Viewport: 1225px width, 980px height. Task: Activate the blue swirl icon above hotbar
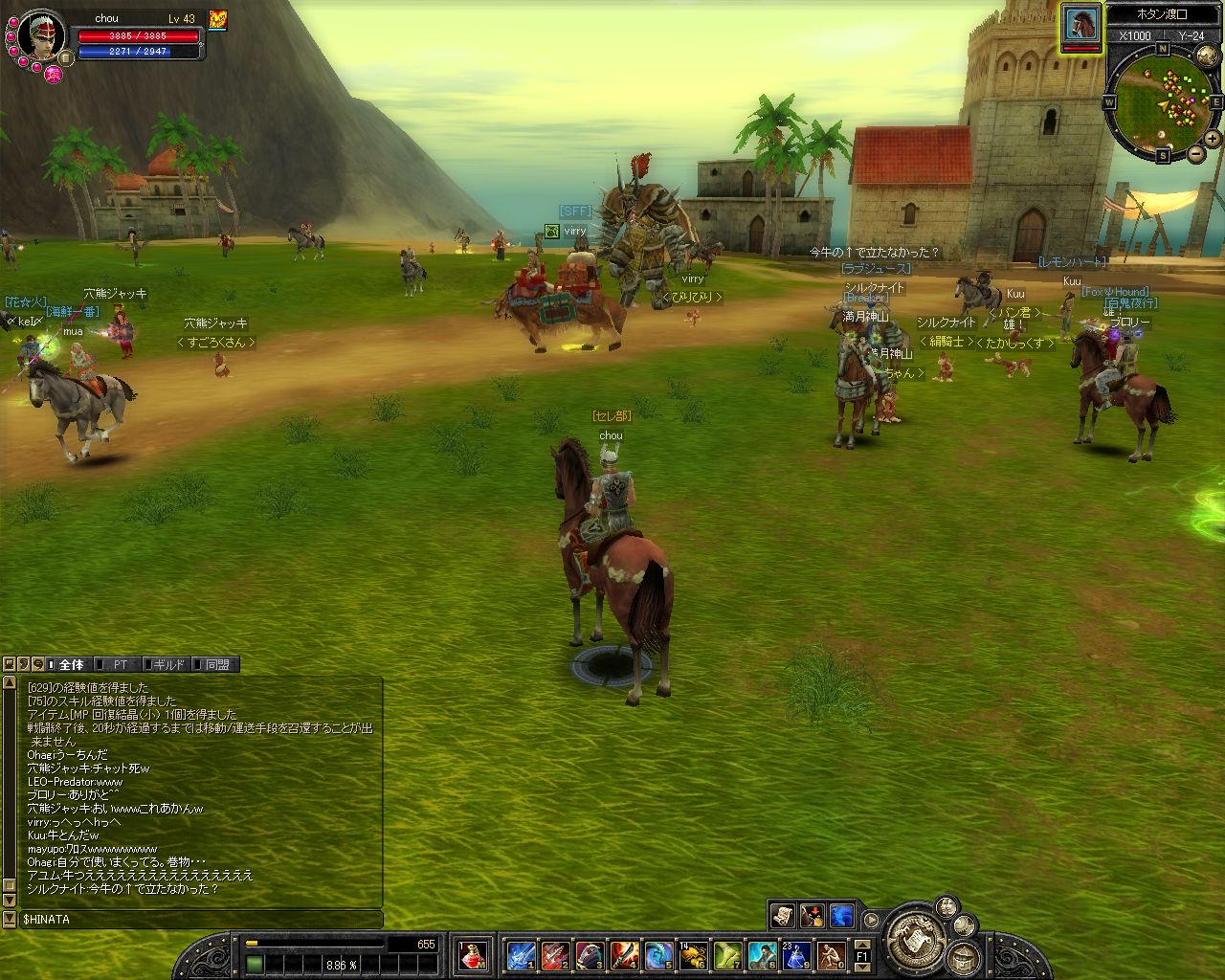pos(841,916)
